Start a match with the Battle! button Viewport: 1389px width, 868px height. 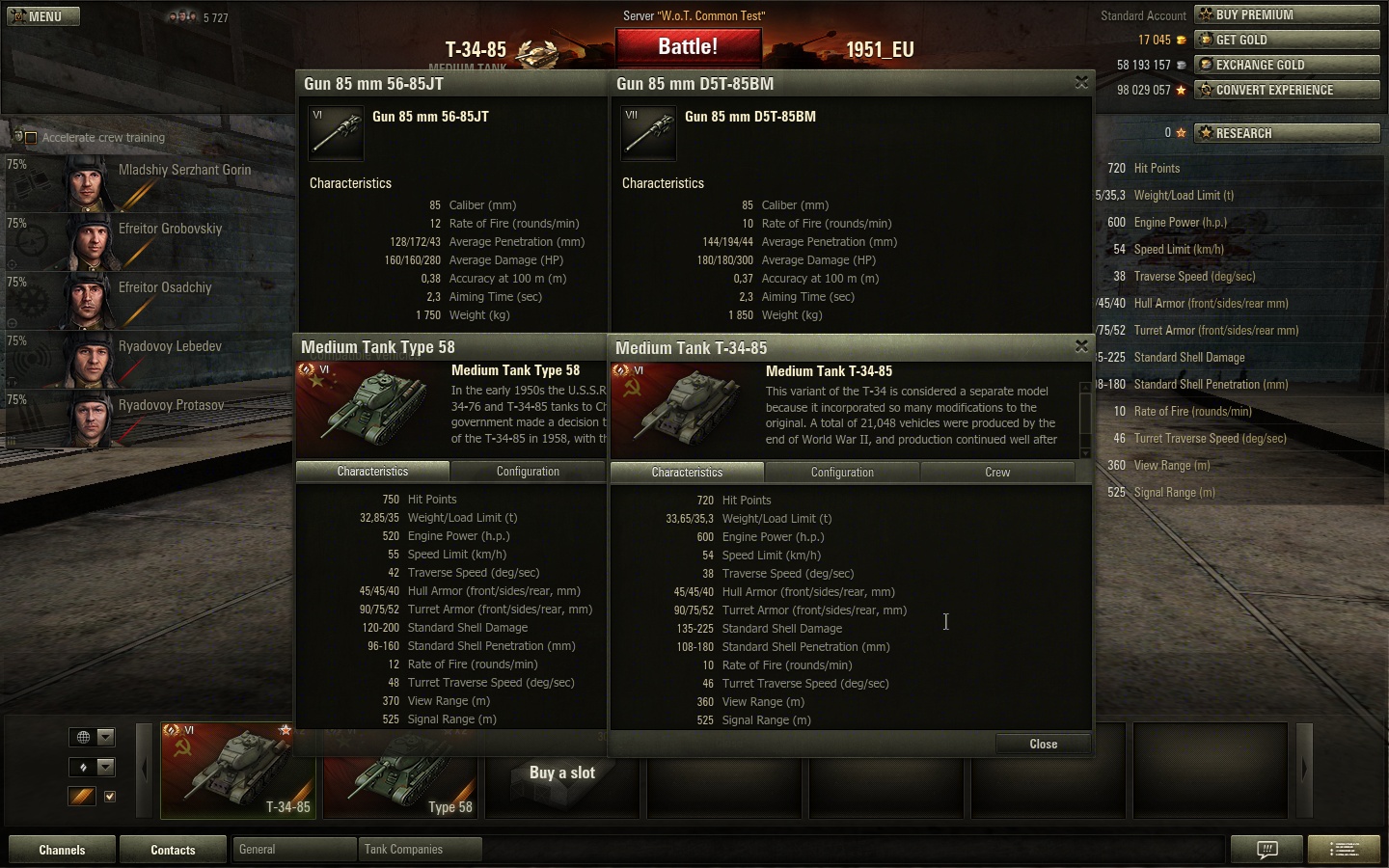(x=688, y=47)
